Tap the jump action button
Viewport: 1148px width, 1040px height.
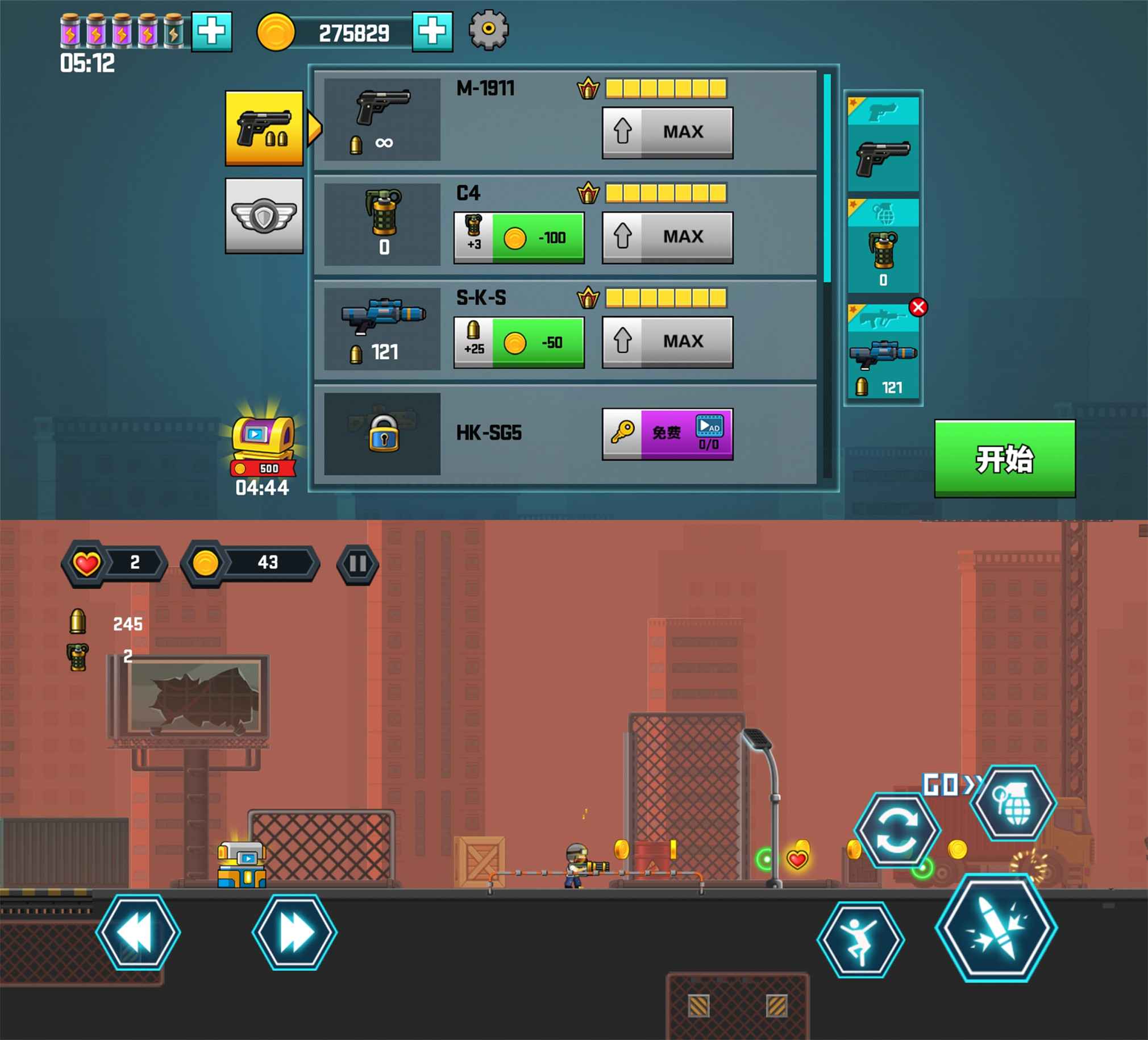[x=860, y=940]
